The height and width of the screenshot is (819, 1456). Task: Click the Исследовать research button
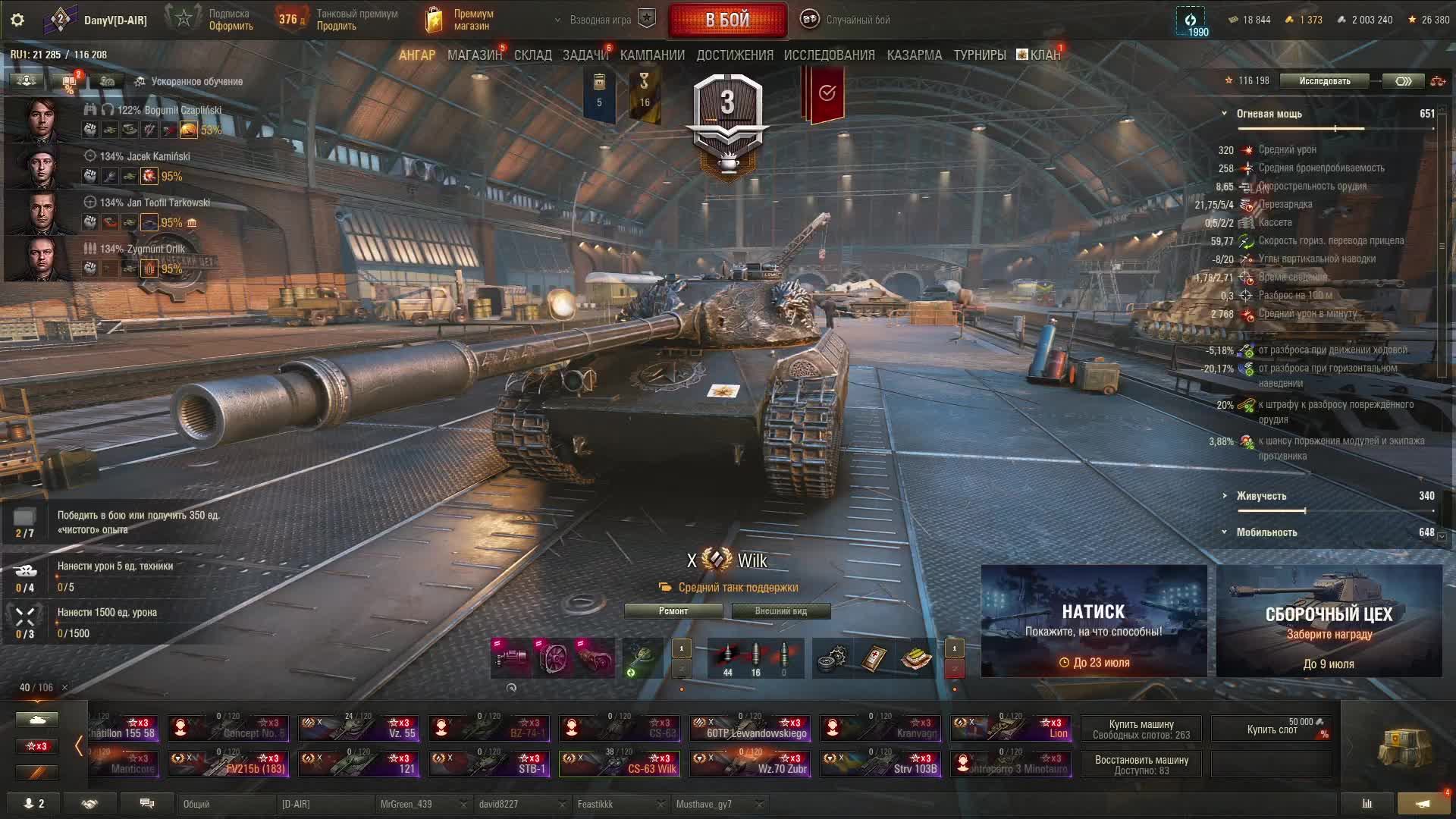(x=1324, y=81)
